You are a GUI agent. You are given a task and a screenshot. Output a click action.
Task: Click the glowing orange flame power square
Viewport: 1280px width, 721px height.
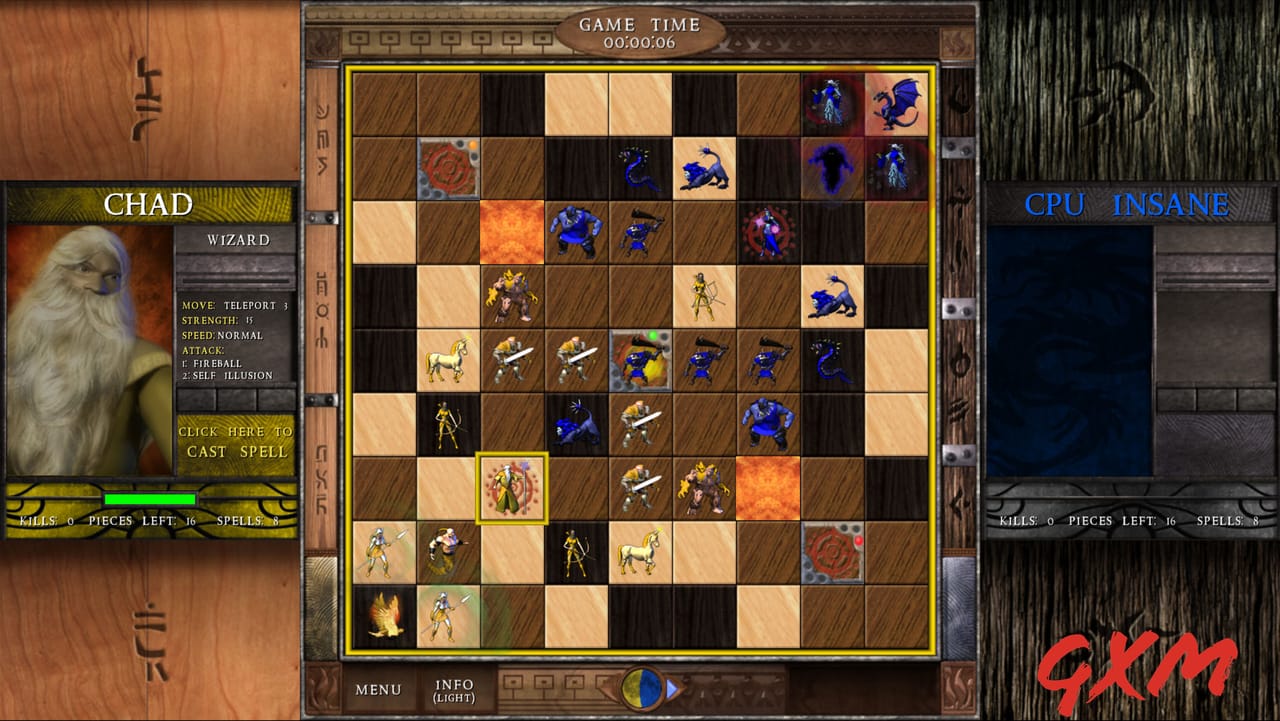coord(513,231)
